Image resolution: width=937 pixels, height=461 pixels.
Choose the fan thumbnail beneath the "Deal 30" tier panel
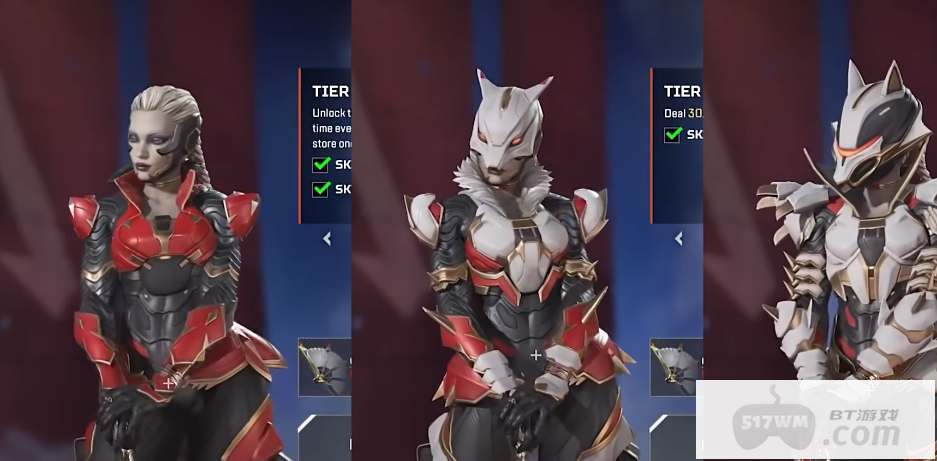point(677,366)
